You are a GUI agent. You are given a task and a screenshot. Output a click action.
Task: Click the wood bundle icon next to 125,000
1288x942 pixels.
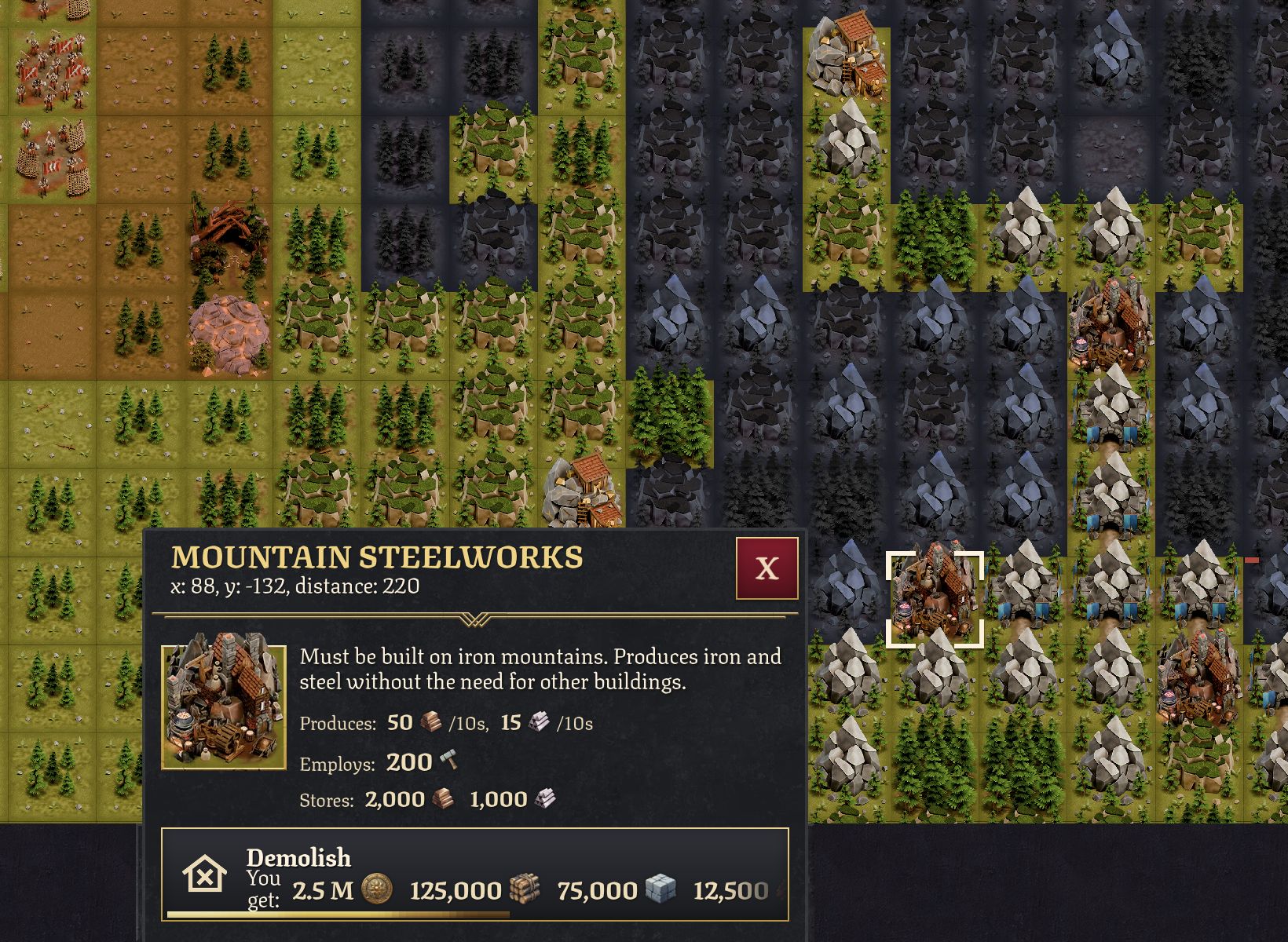coord(525,889)
